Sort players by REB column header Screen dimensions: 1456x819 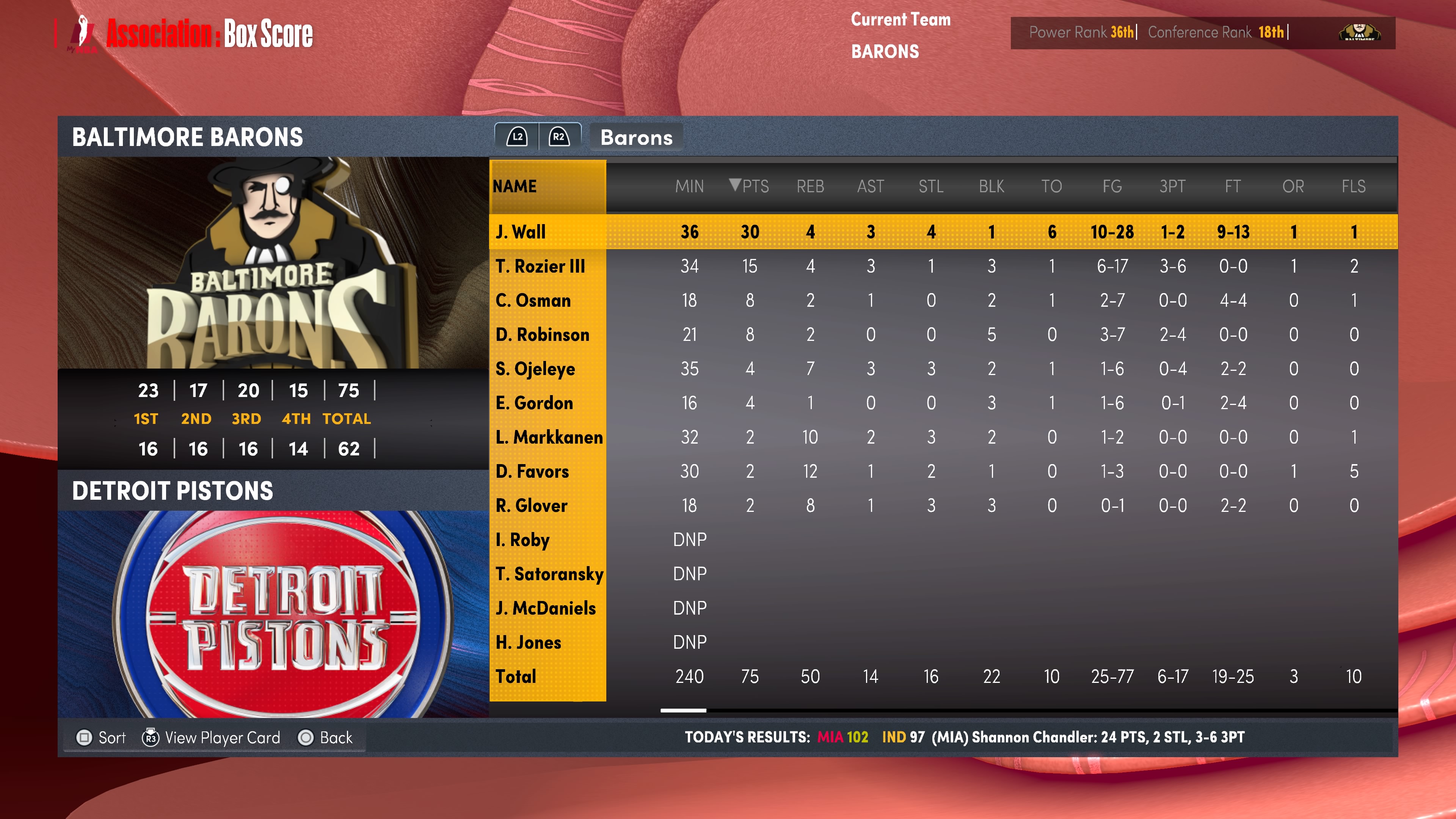pyautogui.click(x=810, y=186)
